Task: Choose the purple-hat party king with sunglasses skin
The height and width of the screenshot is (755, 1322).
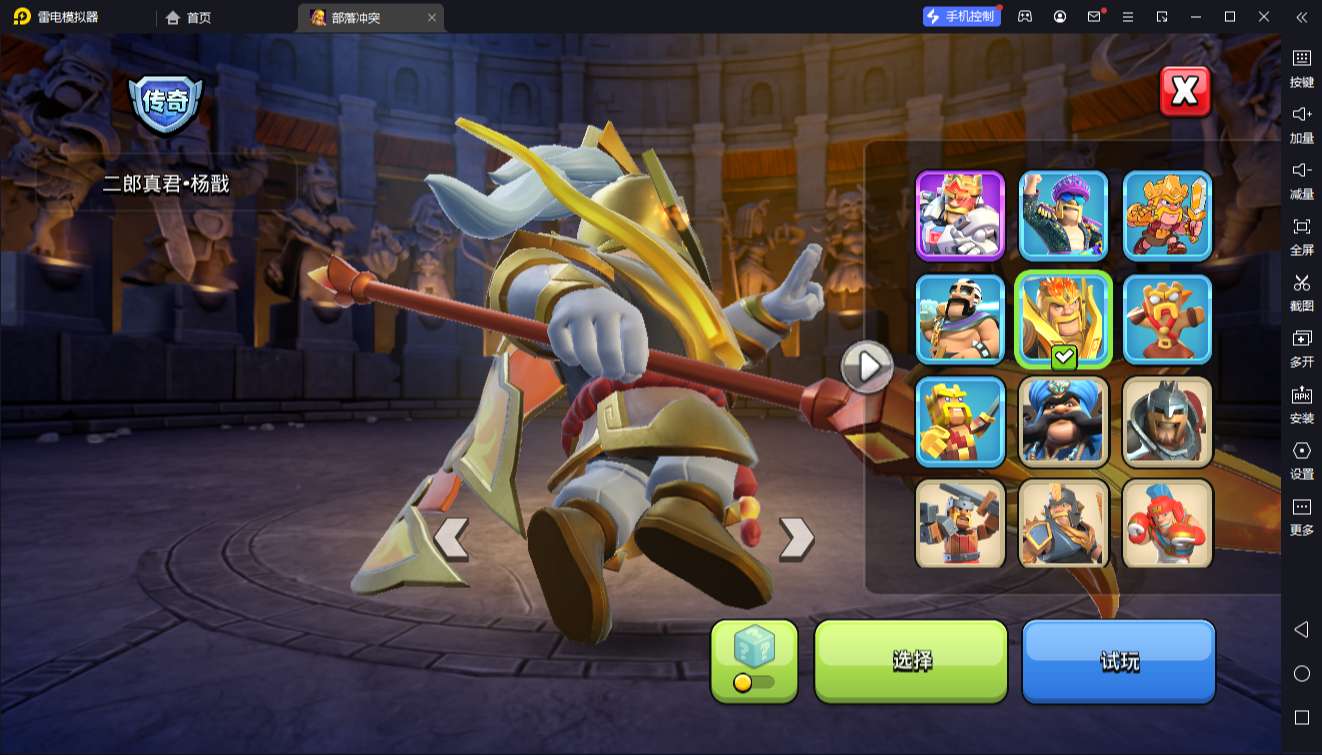Action: [1064, 216]
